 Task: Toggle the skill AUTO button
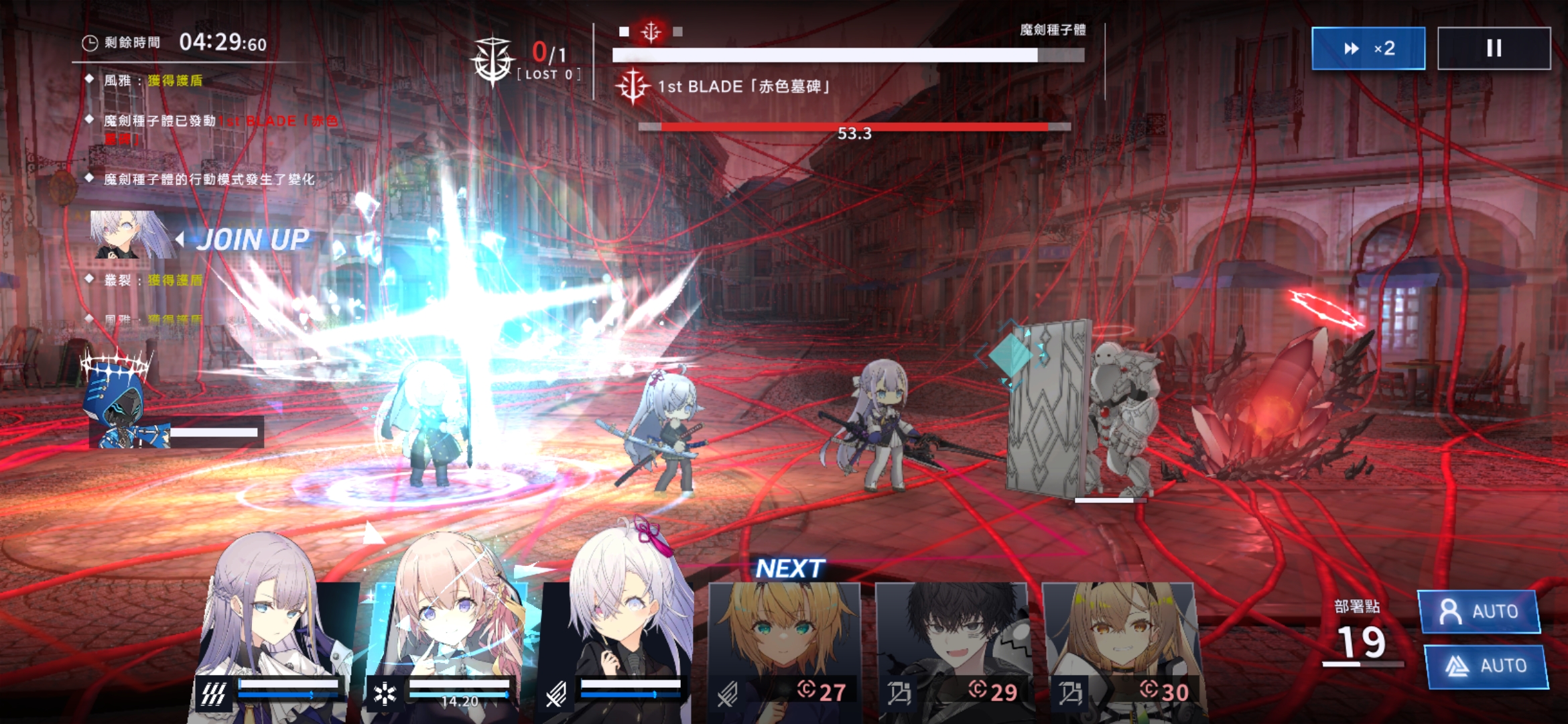click(x=1486, y=666)
